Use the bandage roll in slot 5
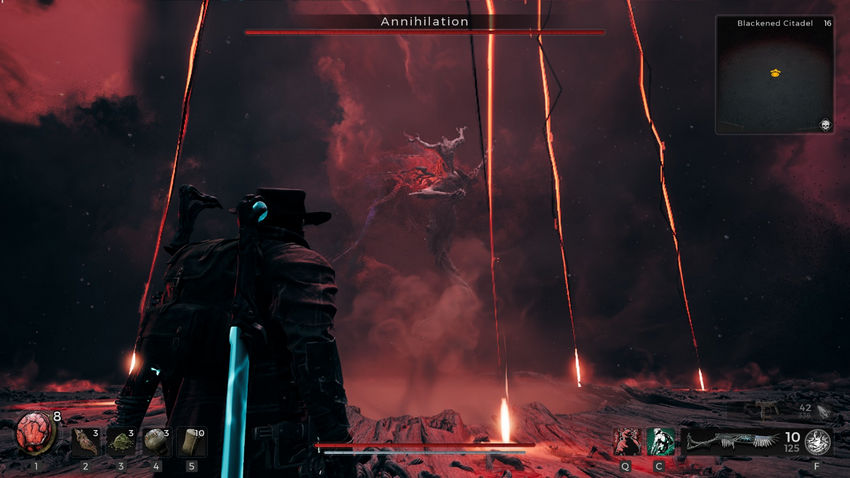The height and width of the screenshot is (478, 850). 191,442
